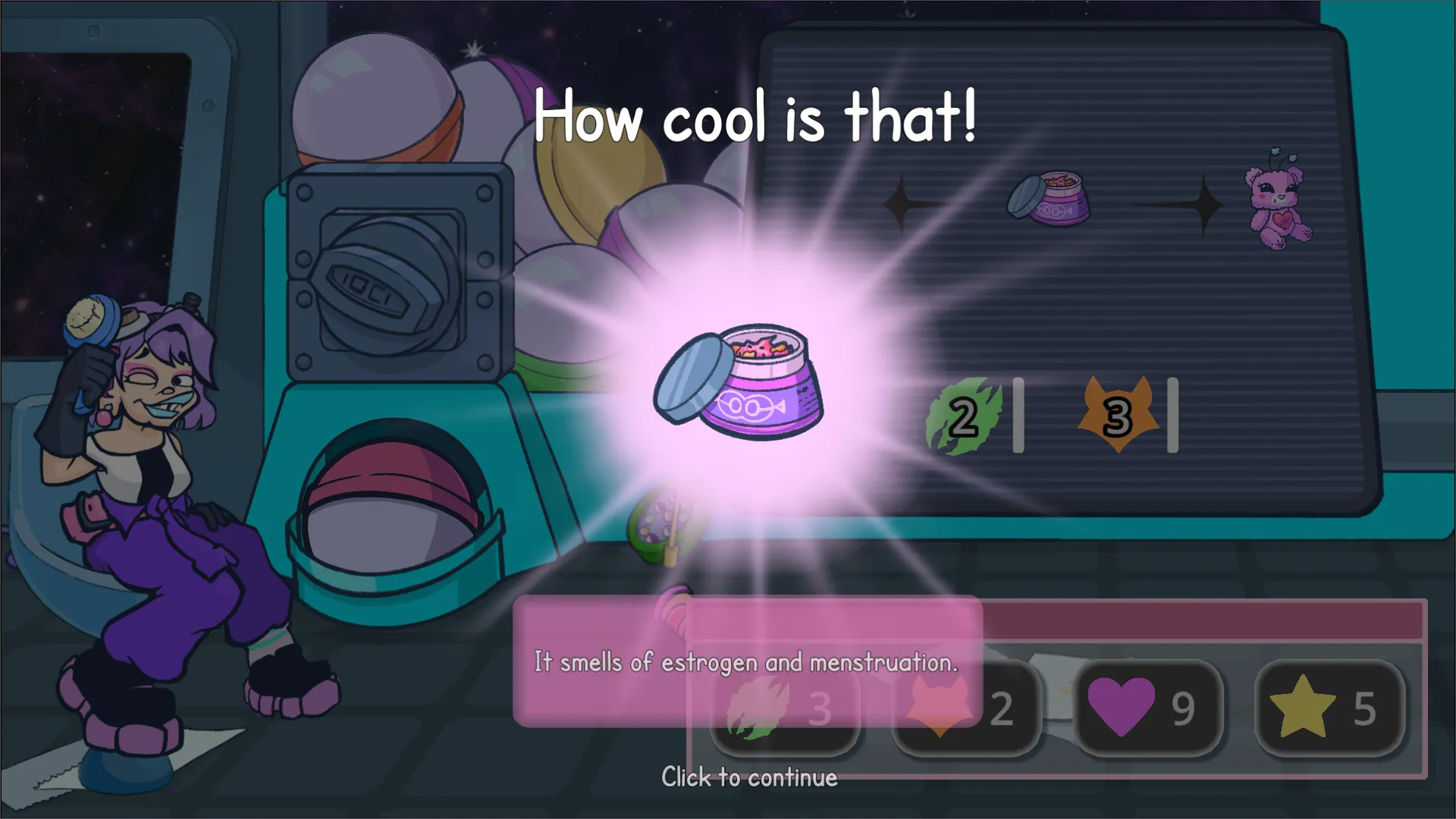The image size is (1456, 819).
Task: Click the cream jar on the recipe board
Action: click(x=1050, y=201)
